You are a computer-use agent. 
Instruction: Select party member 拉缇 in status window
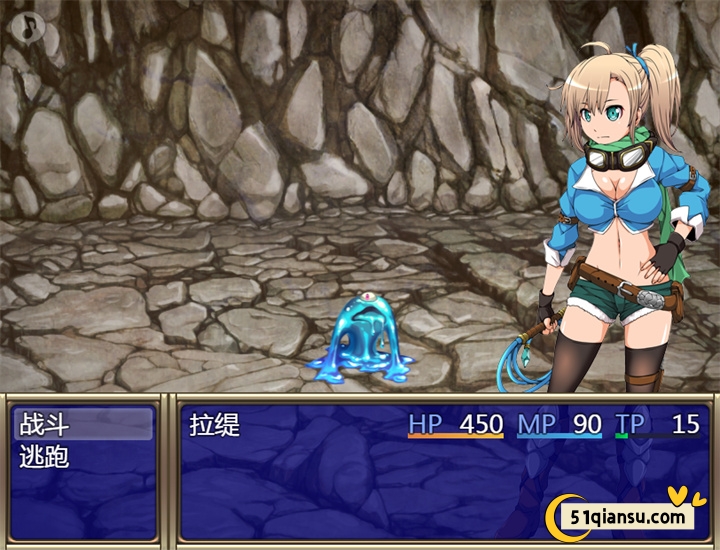point(216,424)
